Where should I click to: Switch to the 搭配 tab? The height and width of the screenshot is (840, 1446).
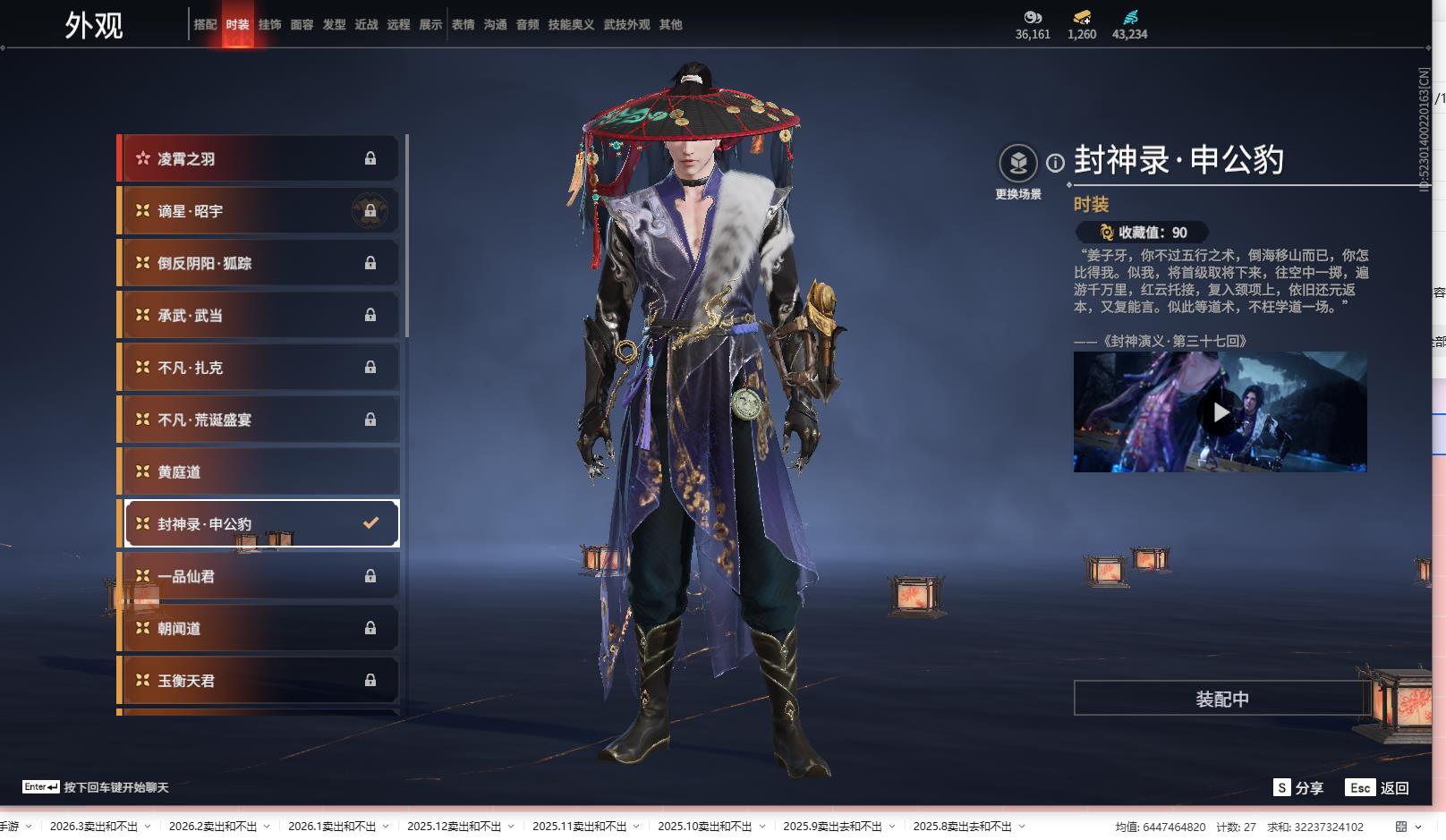point(205,25)
